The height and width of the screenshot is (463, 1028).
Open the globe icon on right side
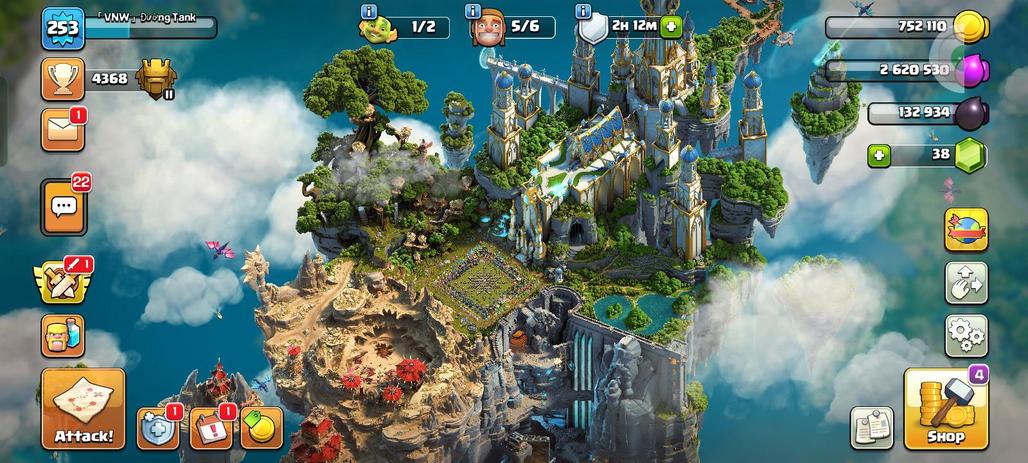pos(965,230)
